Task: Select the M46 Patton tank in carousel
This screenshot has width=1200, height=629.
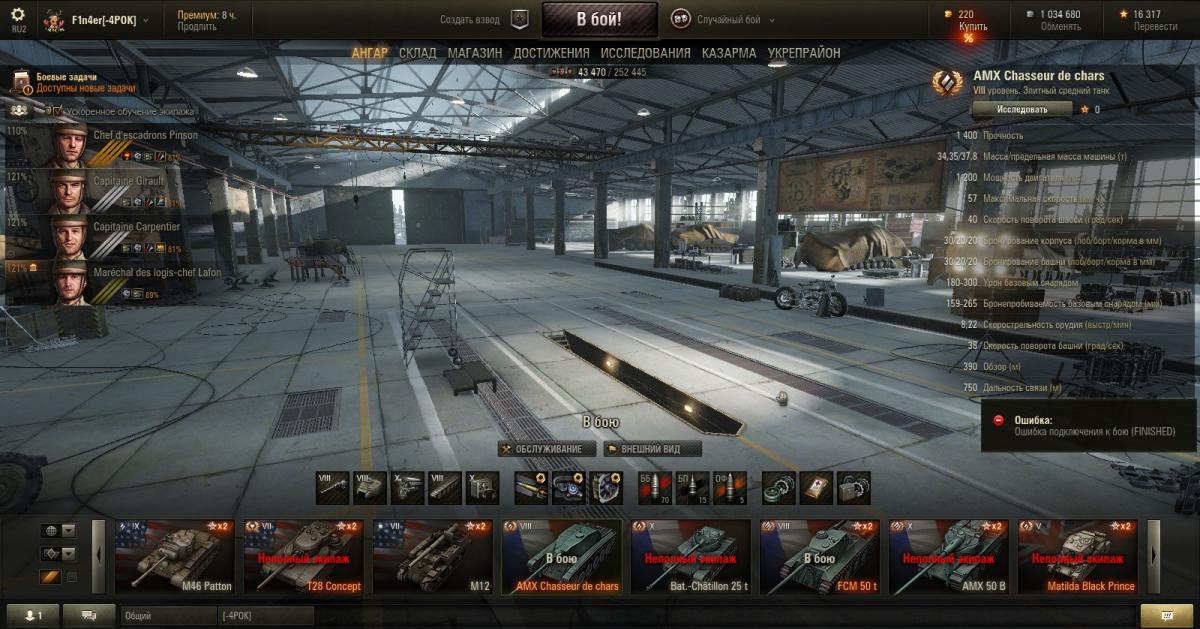Action: coord(174,556)
